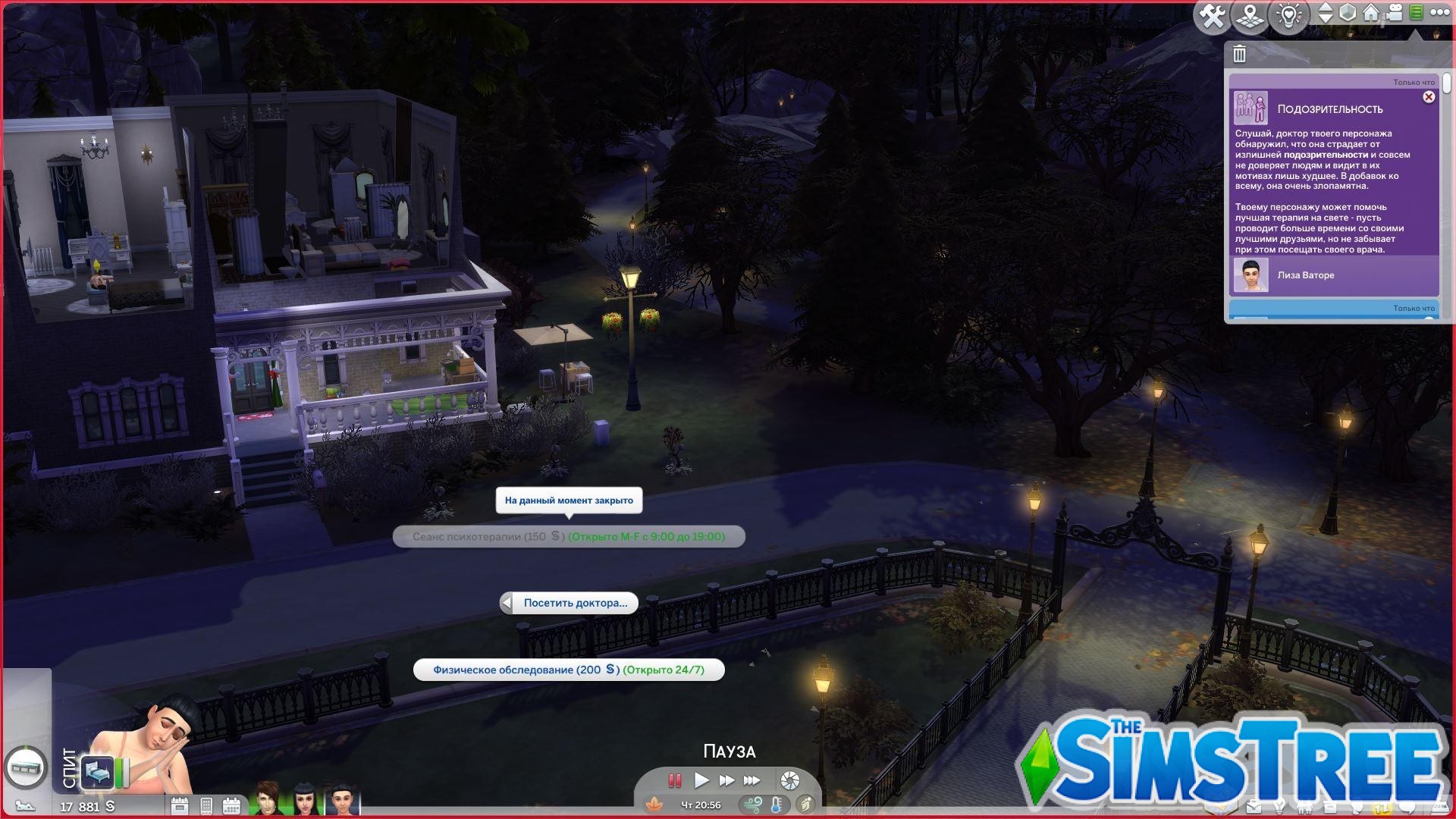Open the Sim's inventory box icon
The height and width of the screenshot is (819, 1456).
(1330, 806)
